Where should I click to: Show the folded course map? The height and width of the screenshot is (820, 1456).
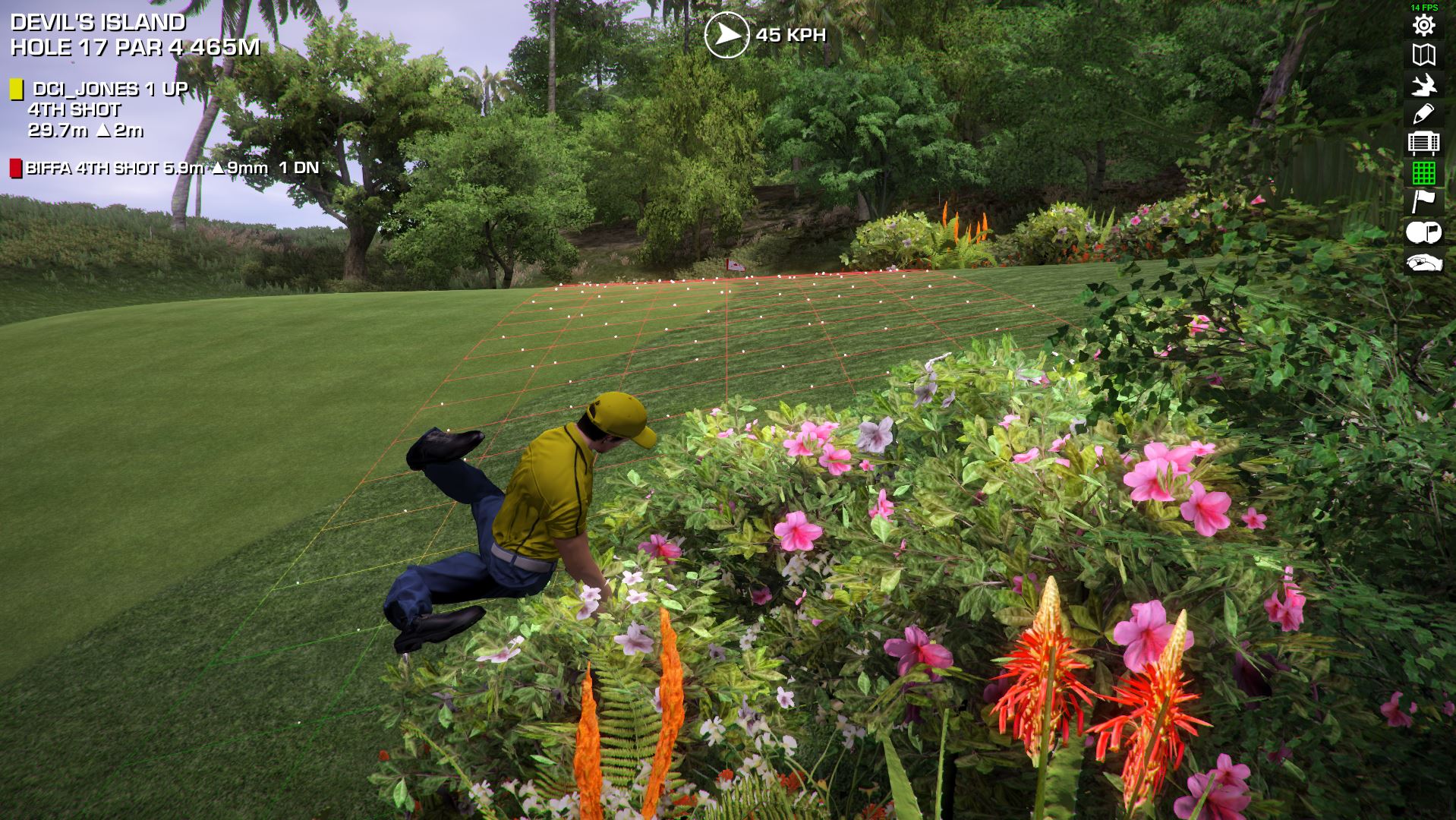pyautogui.click(x=1423, y=55)
